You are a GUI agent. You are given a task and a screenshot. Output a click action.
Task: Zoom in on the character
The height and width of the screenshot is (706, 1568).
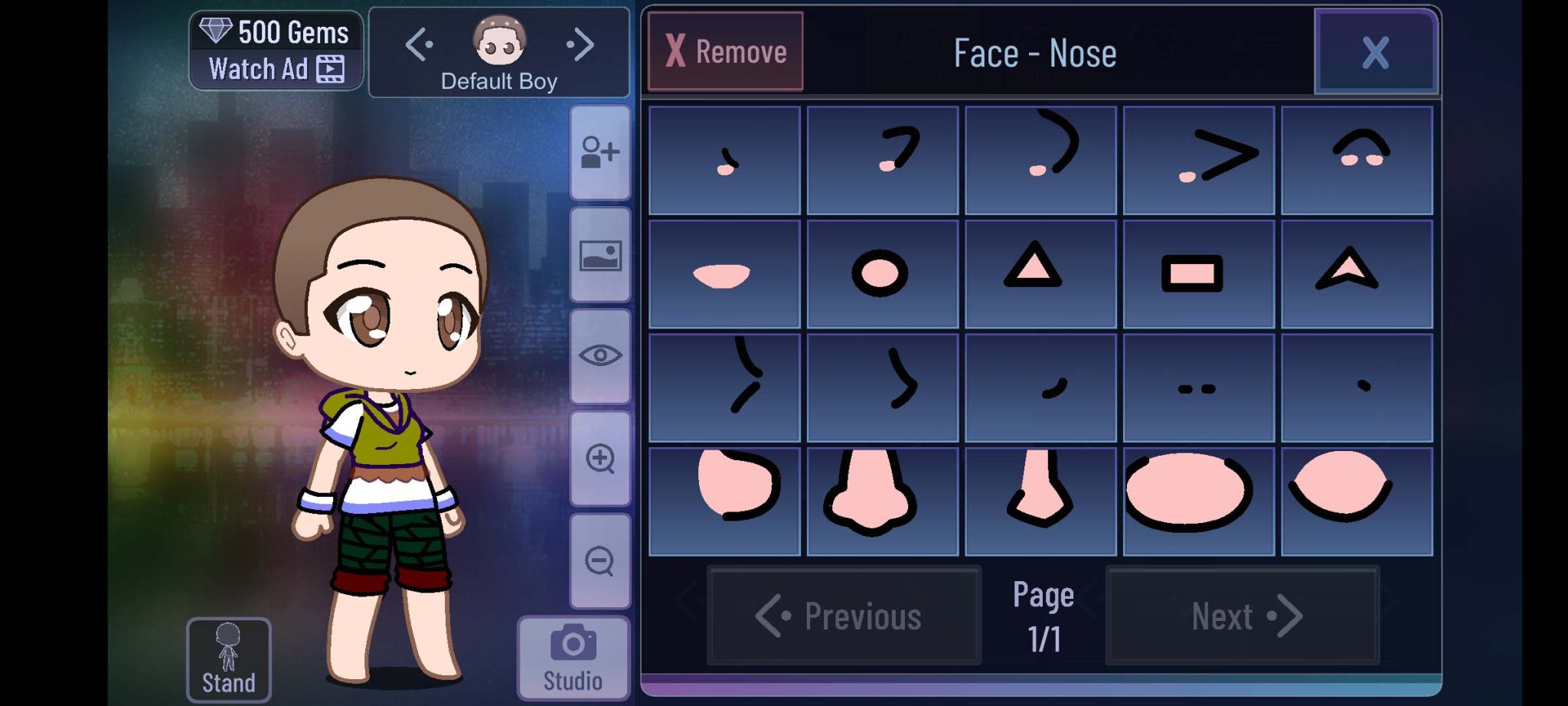coord(599,459)
